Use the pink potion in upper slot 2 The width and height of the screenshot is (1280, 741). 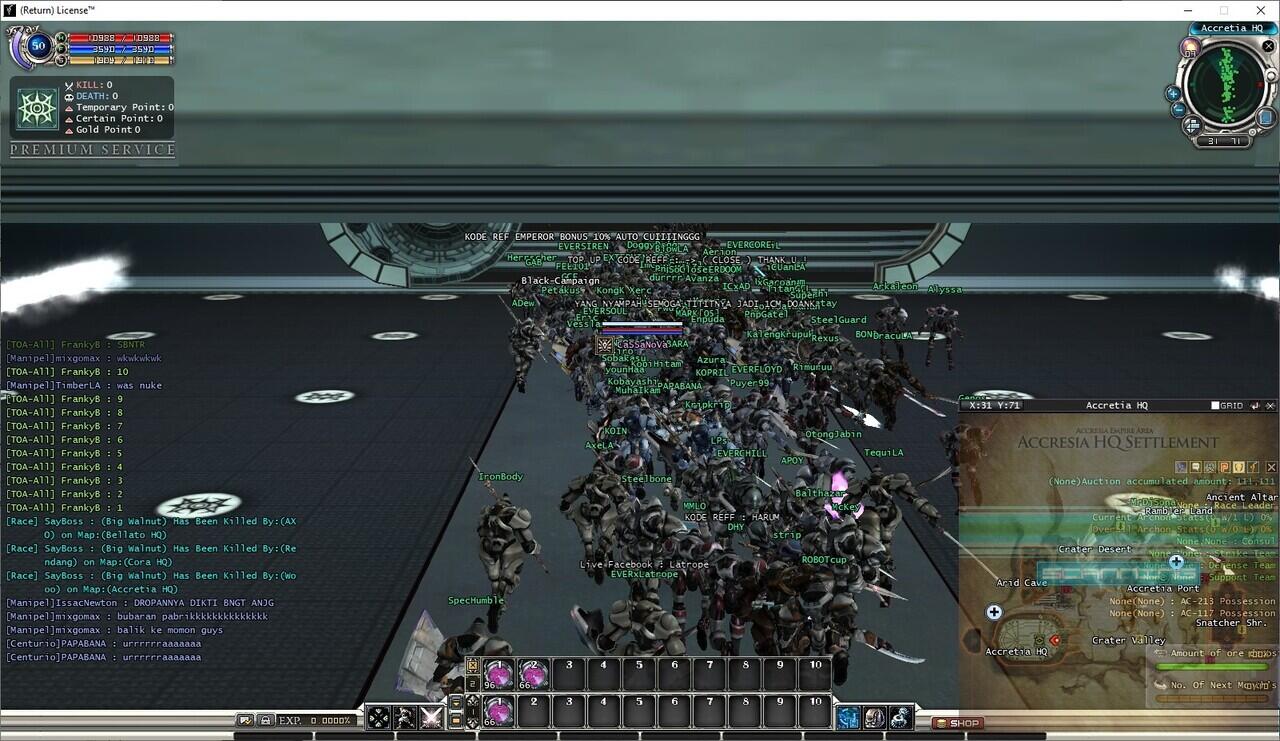[x=534, y=673]
